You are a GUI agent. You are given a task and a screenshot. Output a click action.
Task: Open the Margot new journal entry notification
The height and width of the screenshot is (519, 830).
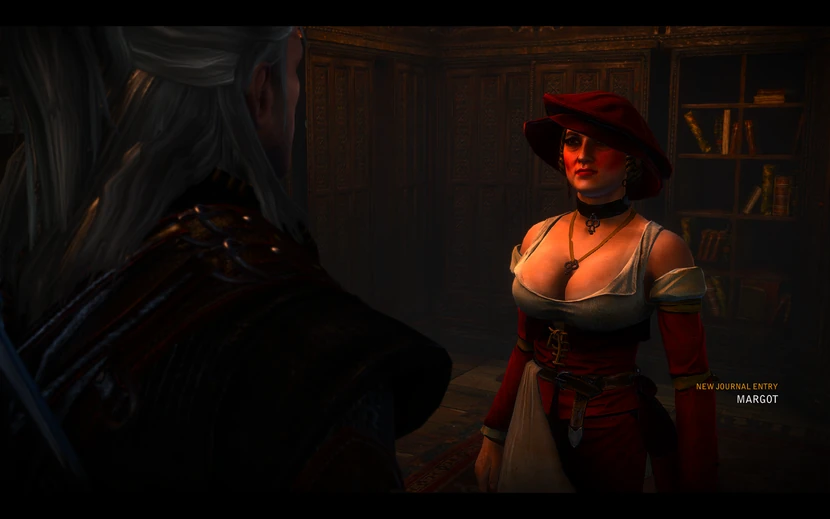tap(756, 398)
